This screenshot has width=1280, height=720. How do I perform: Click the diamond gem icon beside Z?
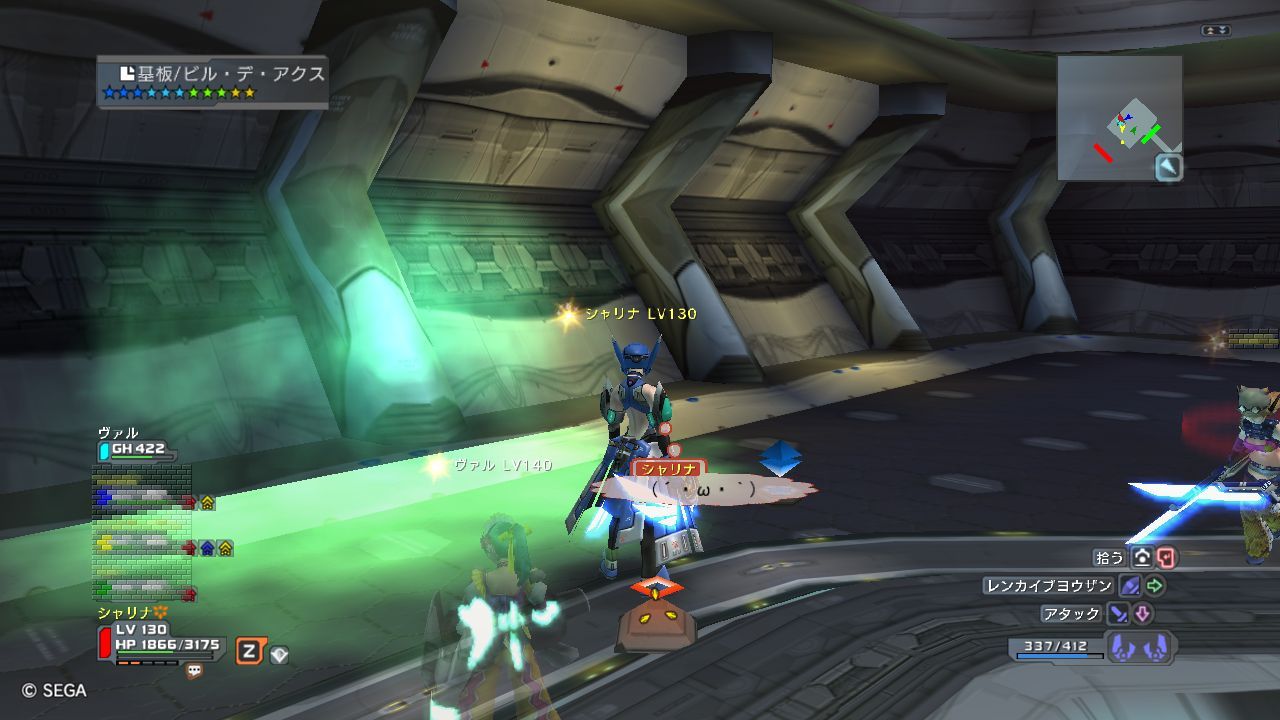pos(280,655)
